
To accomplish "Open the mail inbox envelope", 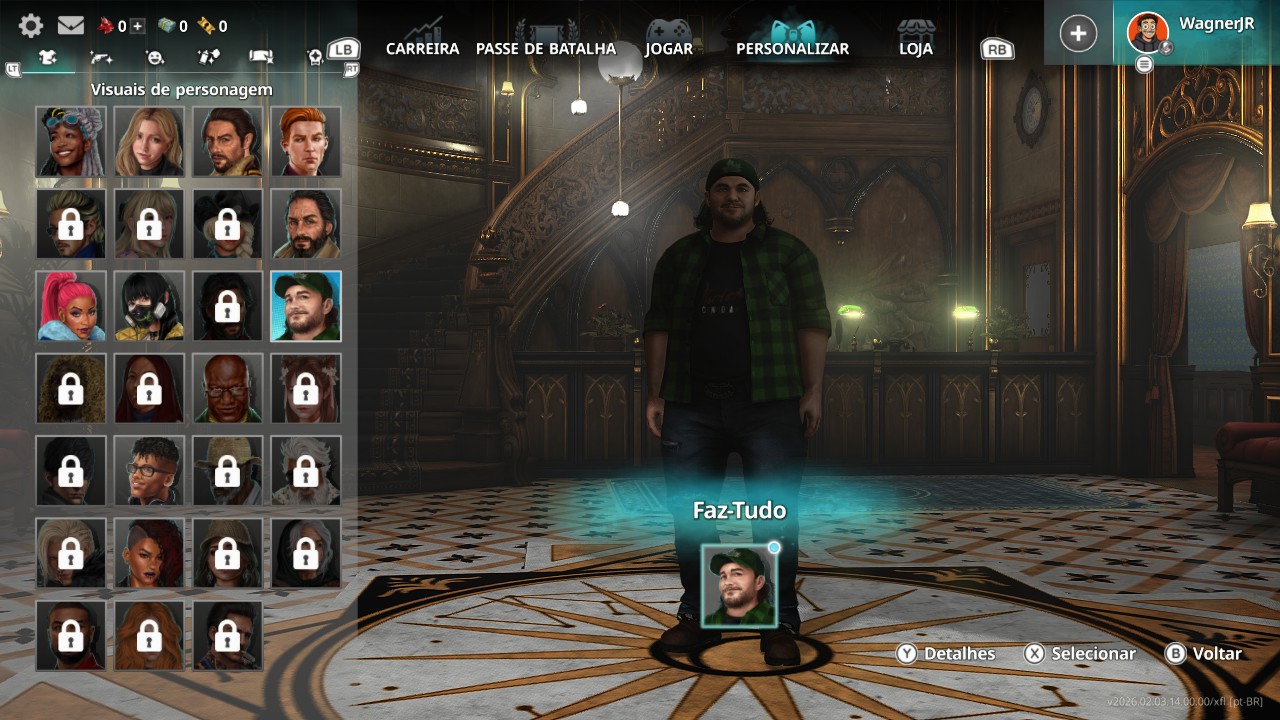I will click(x=70, y=26).
